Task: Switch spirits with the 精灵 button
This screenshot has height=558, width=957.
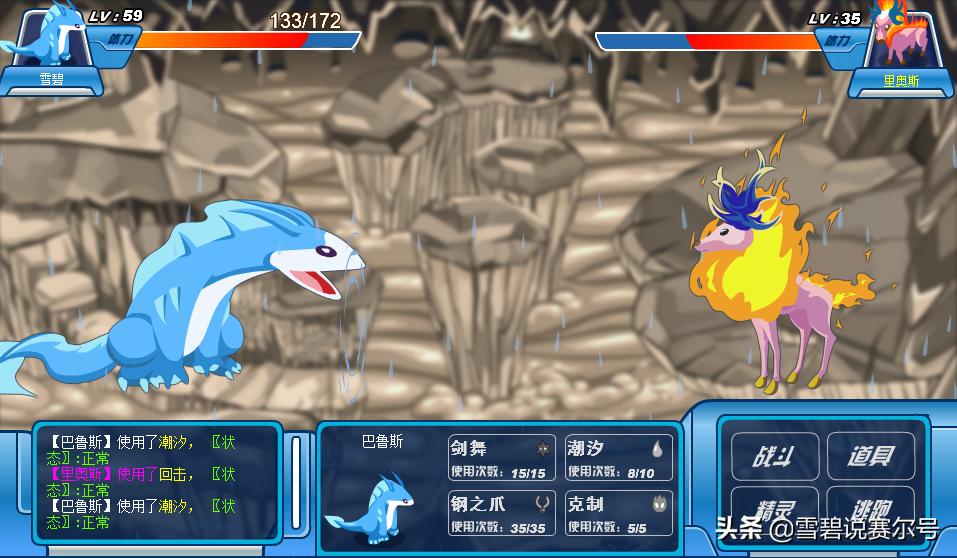Action: tap(774, 508)
